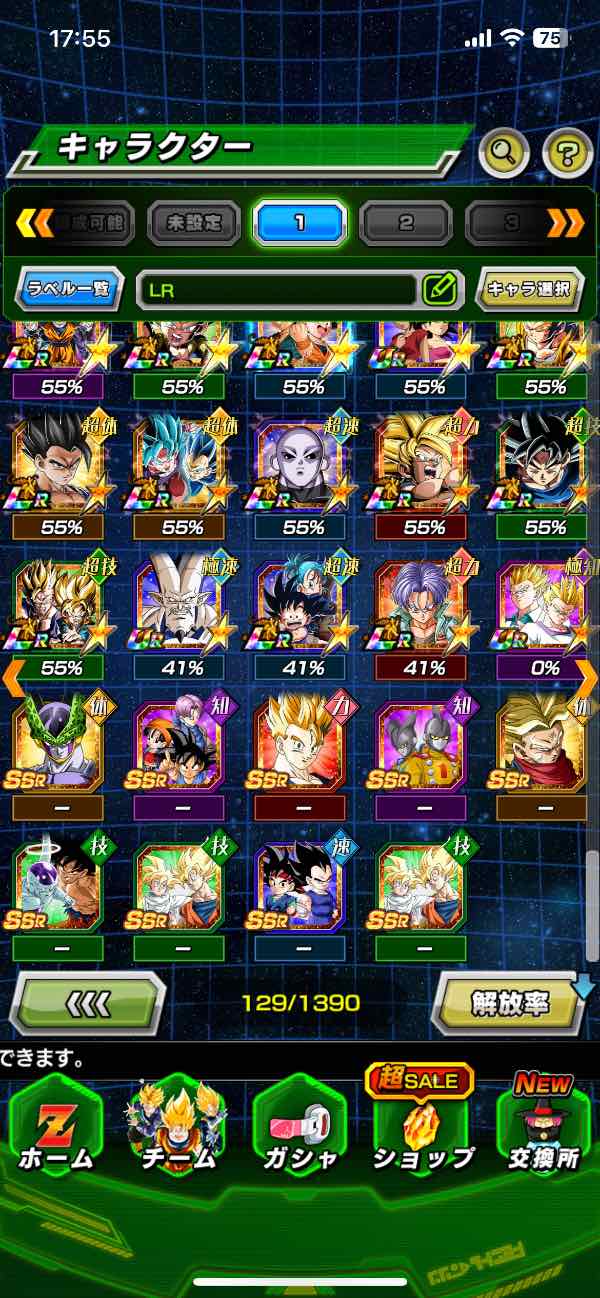
Task: Switch to label tab 1
Action: tap(299, 223)
